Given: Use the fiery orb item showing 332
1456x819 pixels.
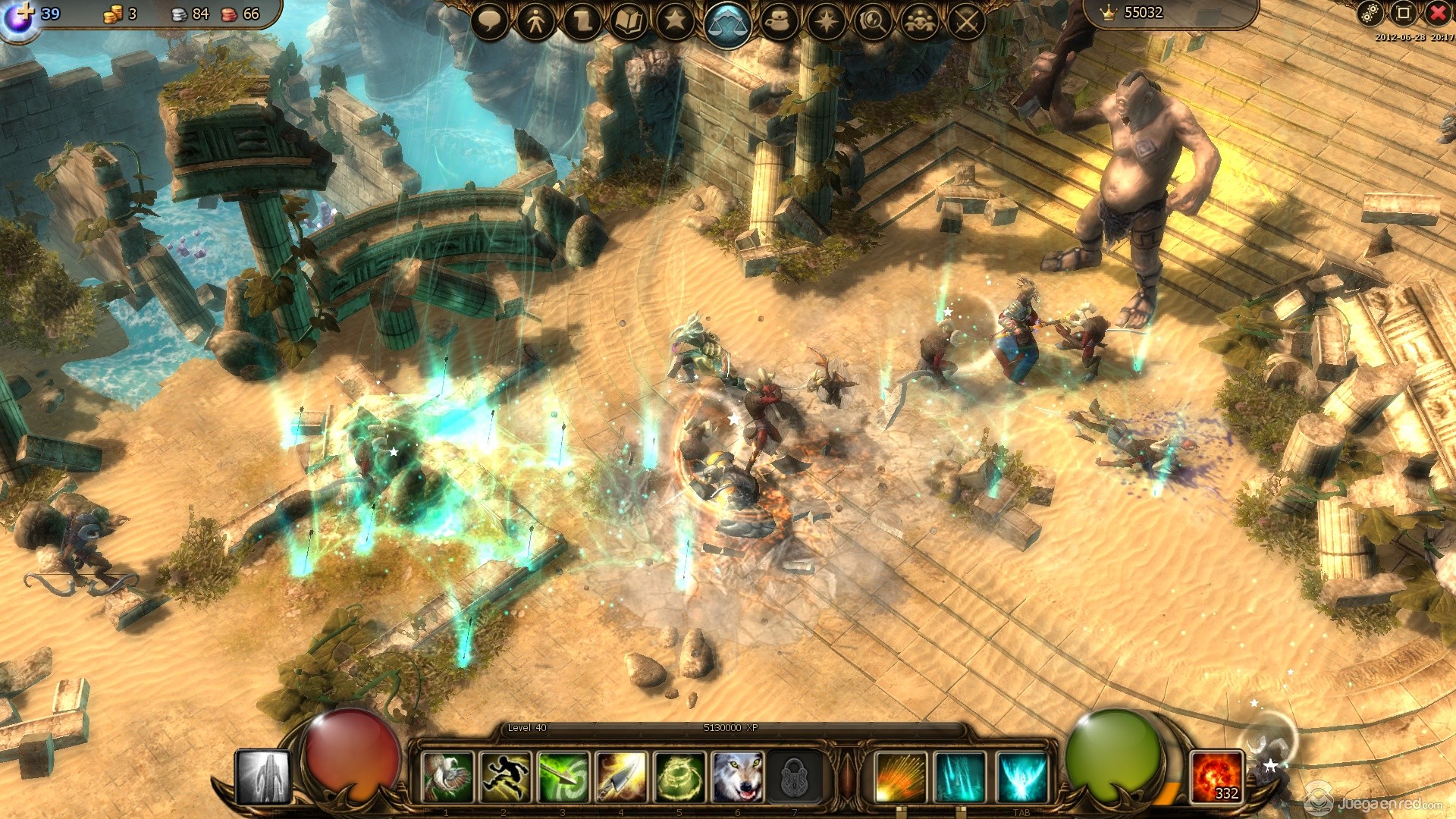Looking at the screenshot, I should click(1216, 777).
